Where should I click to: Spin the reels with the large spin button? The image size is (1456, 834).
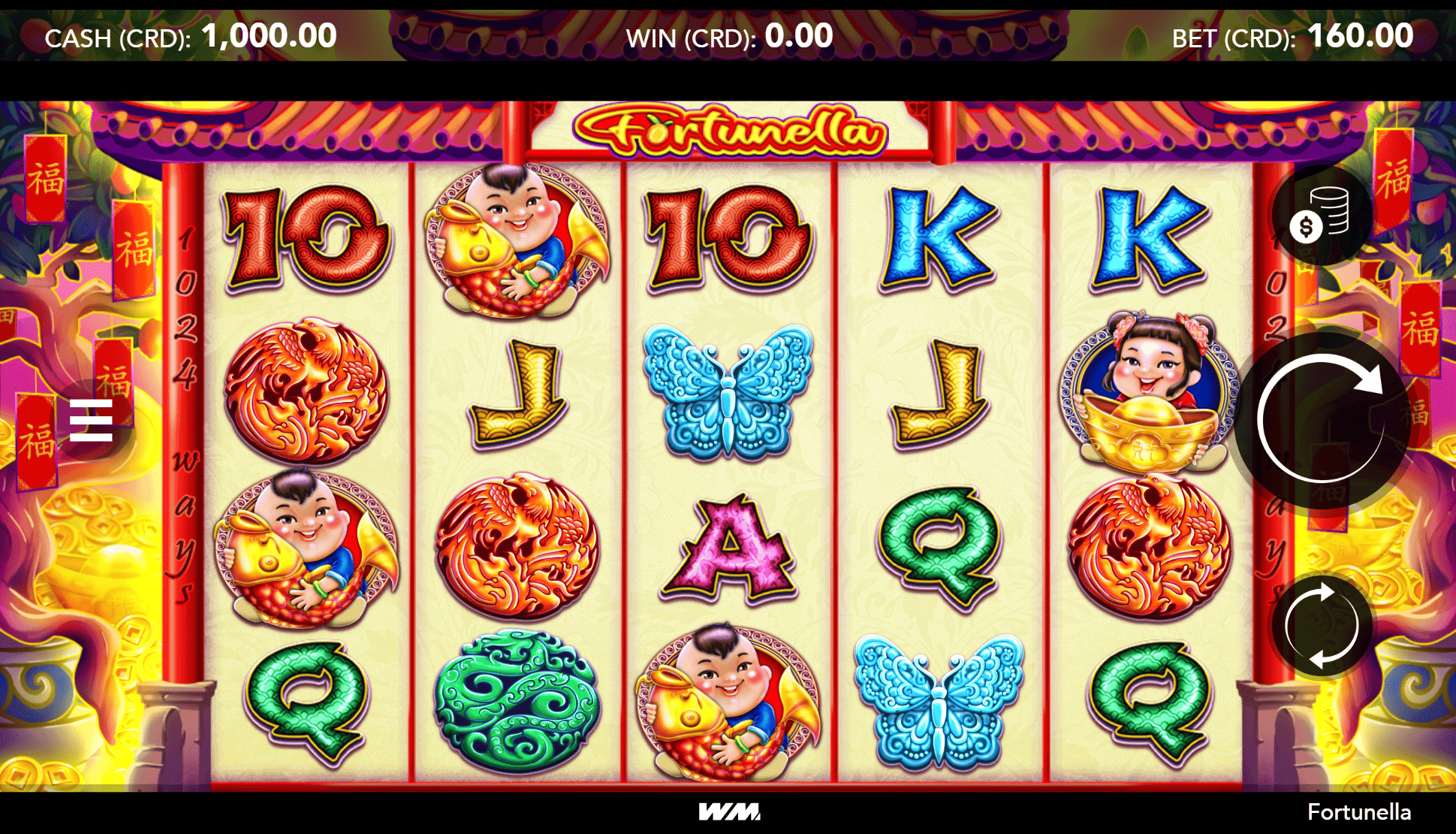point(1321,419)
